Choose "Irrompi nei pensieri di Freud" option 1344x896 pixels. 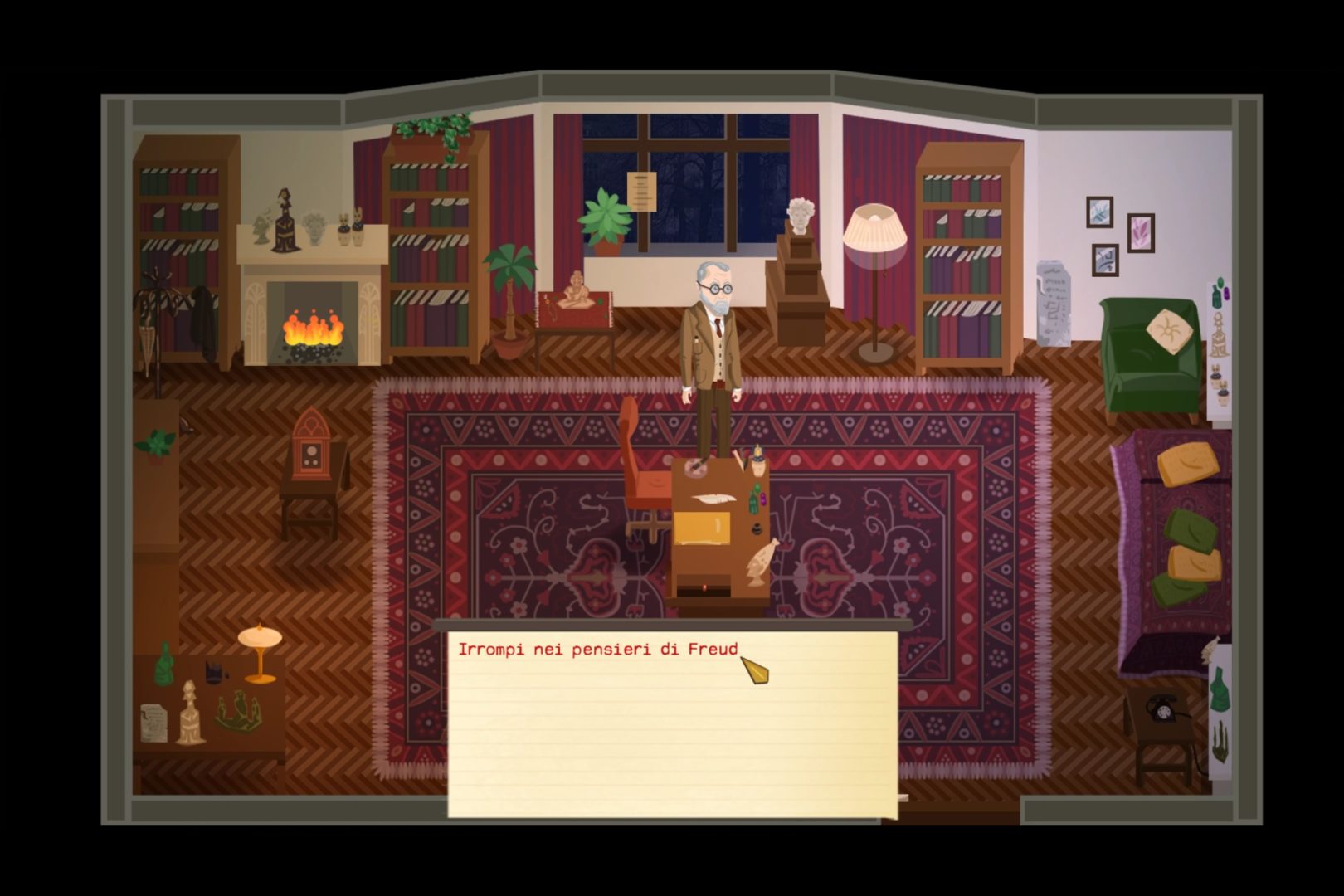(598, 650)
